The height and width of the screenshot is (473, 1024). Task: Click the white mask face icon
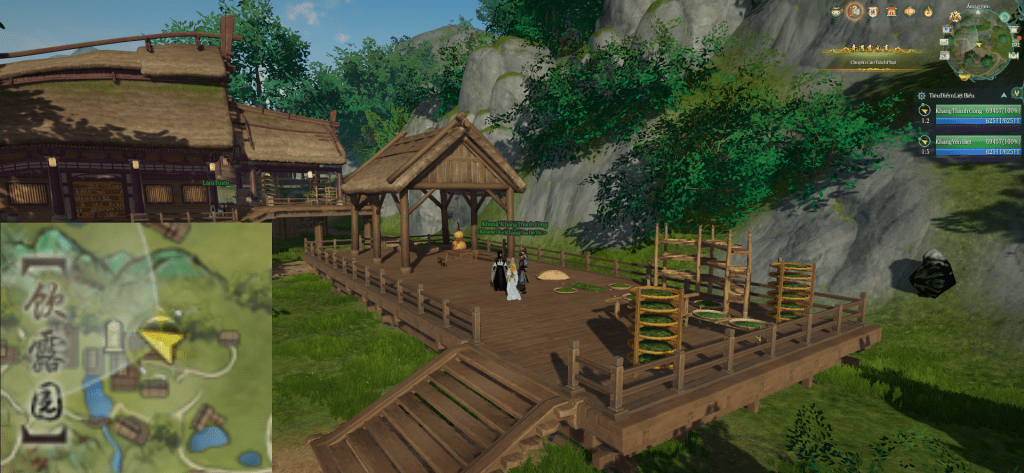(x=874, y=11)
